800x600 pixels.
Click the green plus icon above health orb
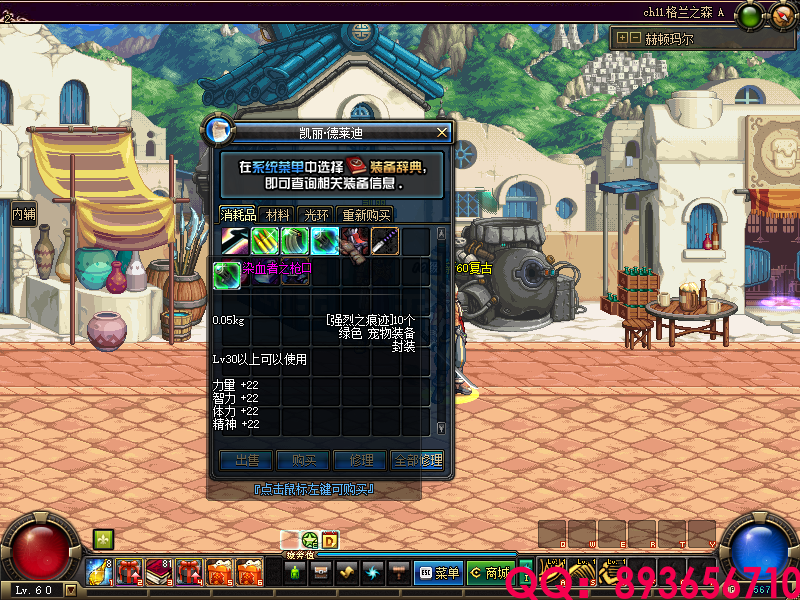[x=102, y=539]
